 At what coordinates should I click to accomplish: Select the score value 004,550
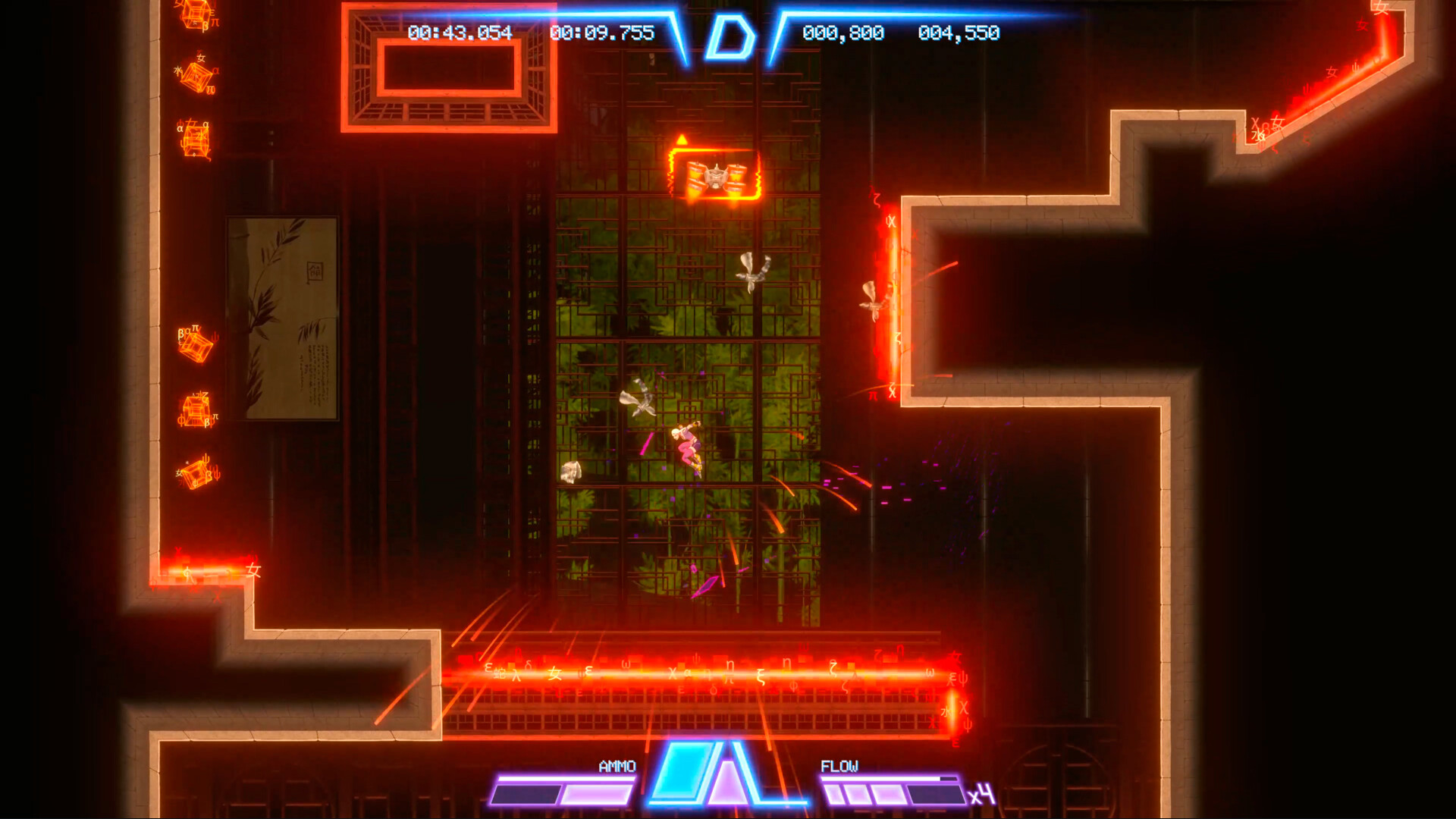959,33
